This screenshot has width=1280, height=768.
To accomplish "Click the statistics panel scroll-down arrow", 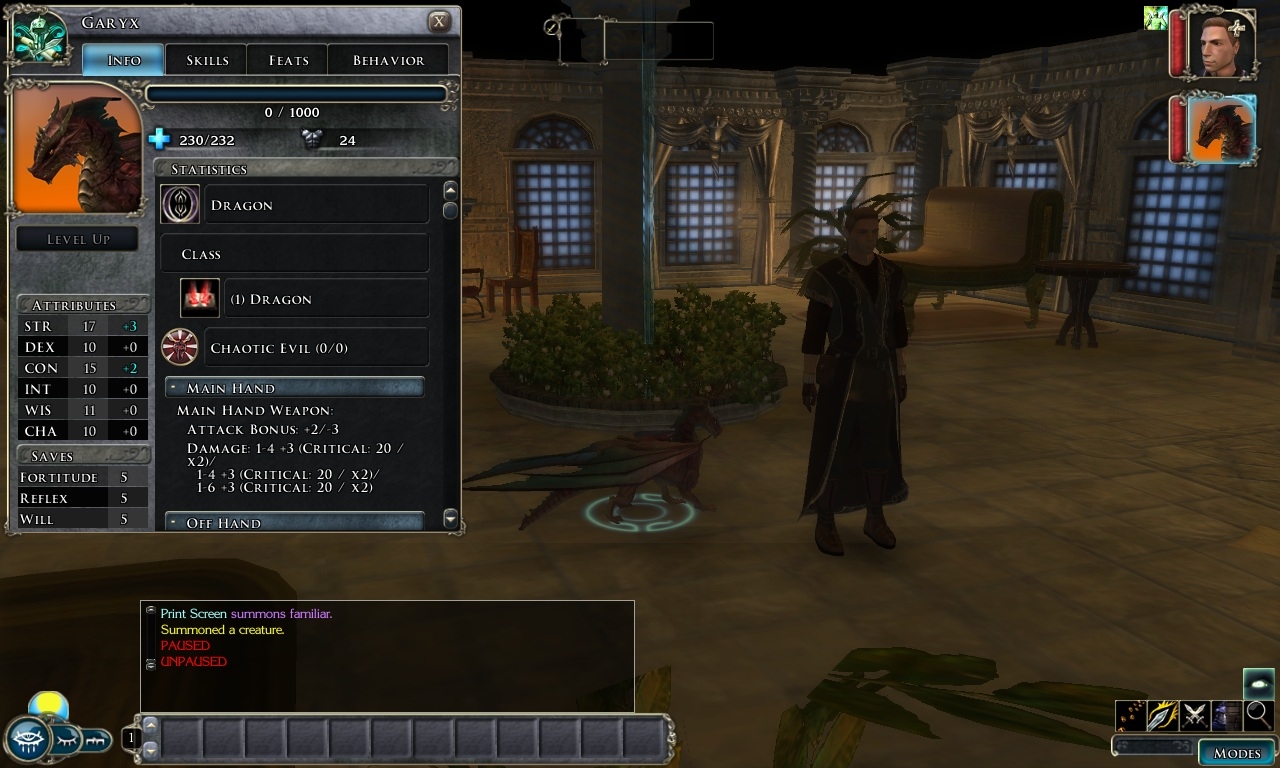I will pos(450,518).
